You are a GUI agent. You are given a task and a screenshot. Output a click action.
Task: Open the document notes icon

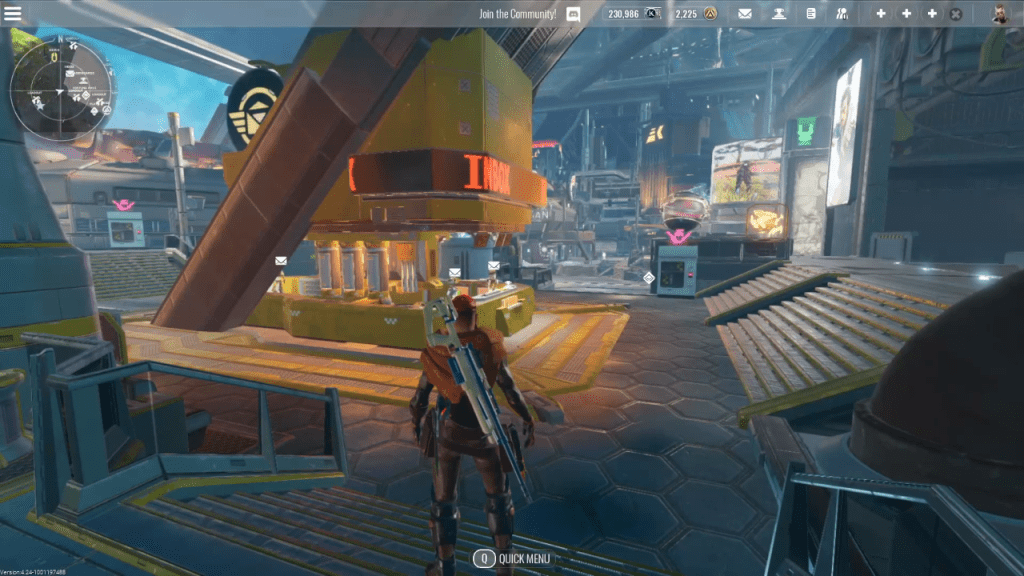811,14
